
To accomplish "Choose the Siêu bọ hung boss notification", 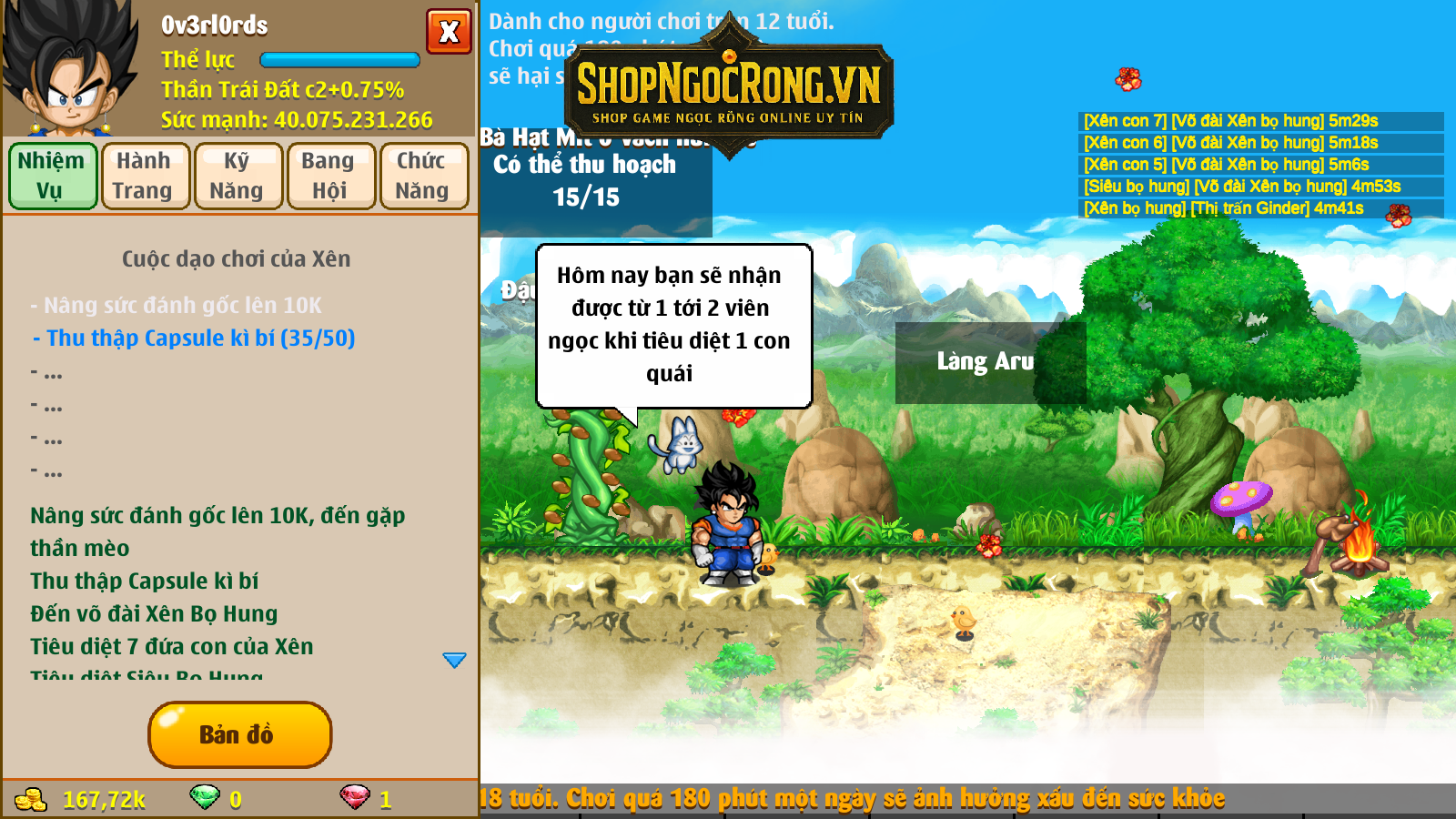I will coord(1241,187).
